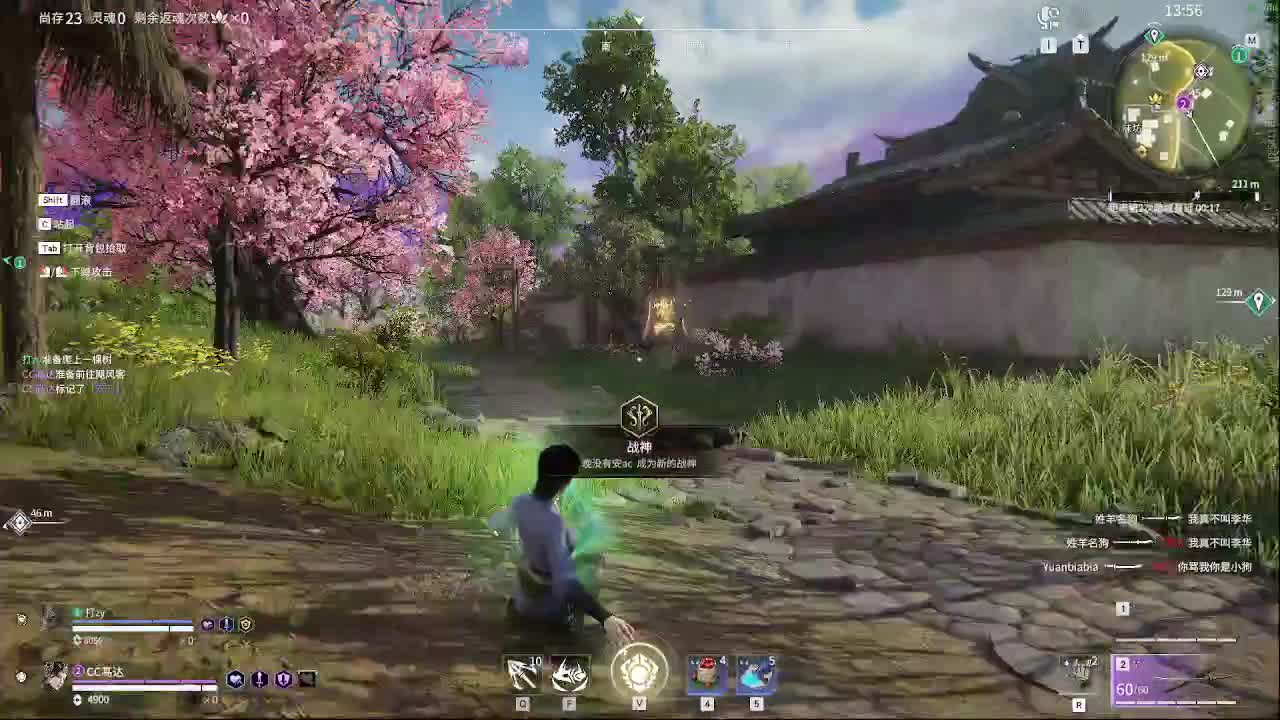Select the grappling hook skill on Q
Screen dimensions: 1280x720
(x=522, y=673)
